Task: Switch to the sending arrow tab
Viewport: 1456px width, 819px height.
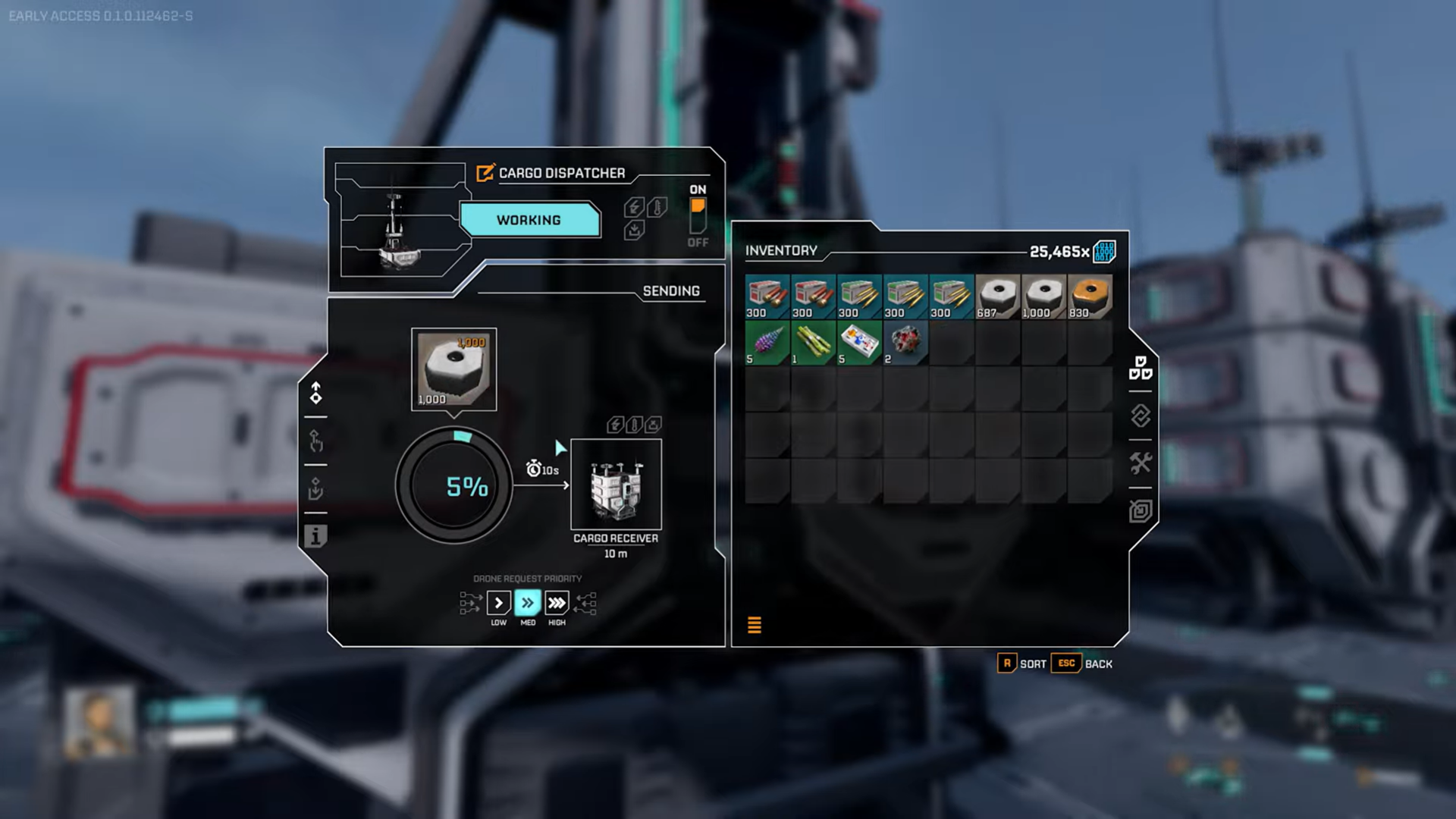Action: pos(315,393)
